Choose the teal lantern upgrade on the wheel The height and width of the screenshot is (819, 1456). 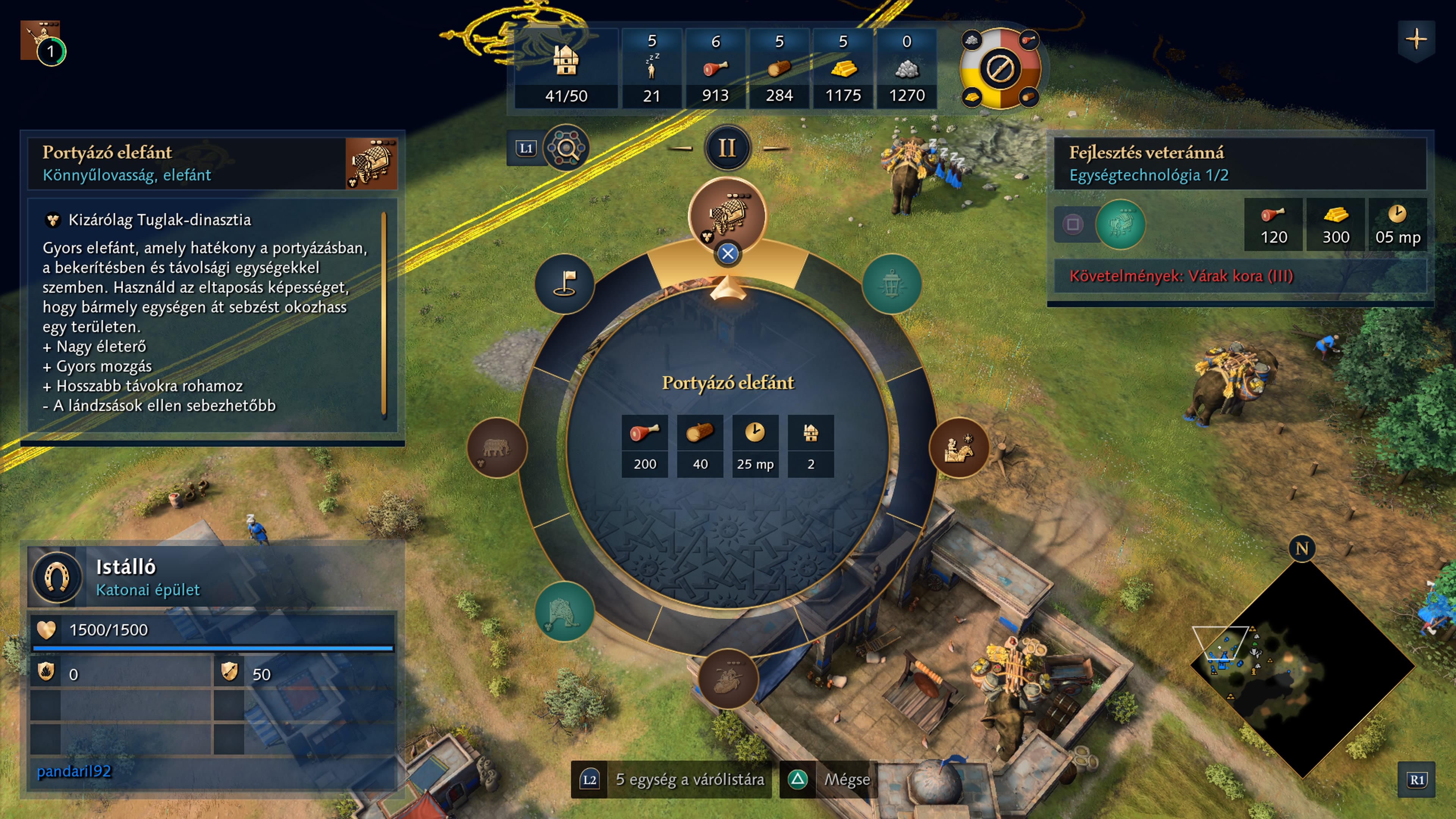(x=891, y=284)
